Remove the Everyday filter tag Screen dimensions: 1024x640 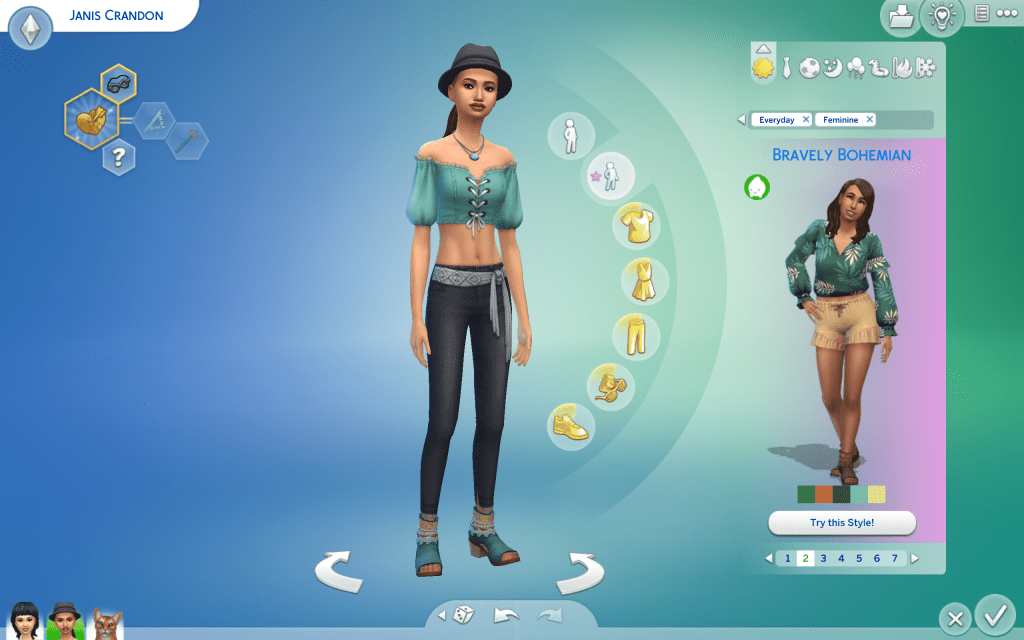pos(806,120)
